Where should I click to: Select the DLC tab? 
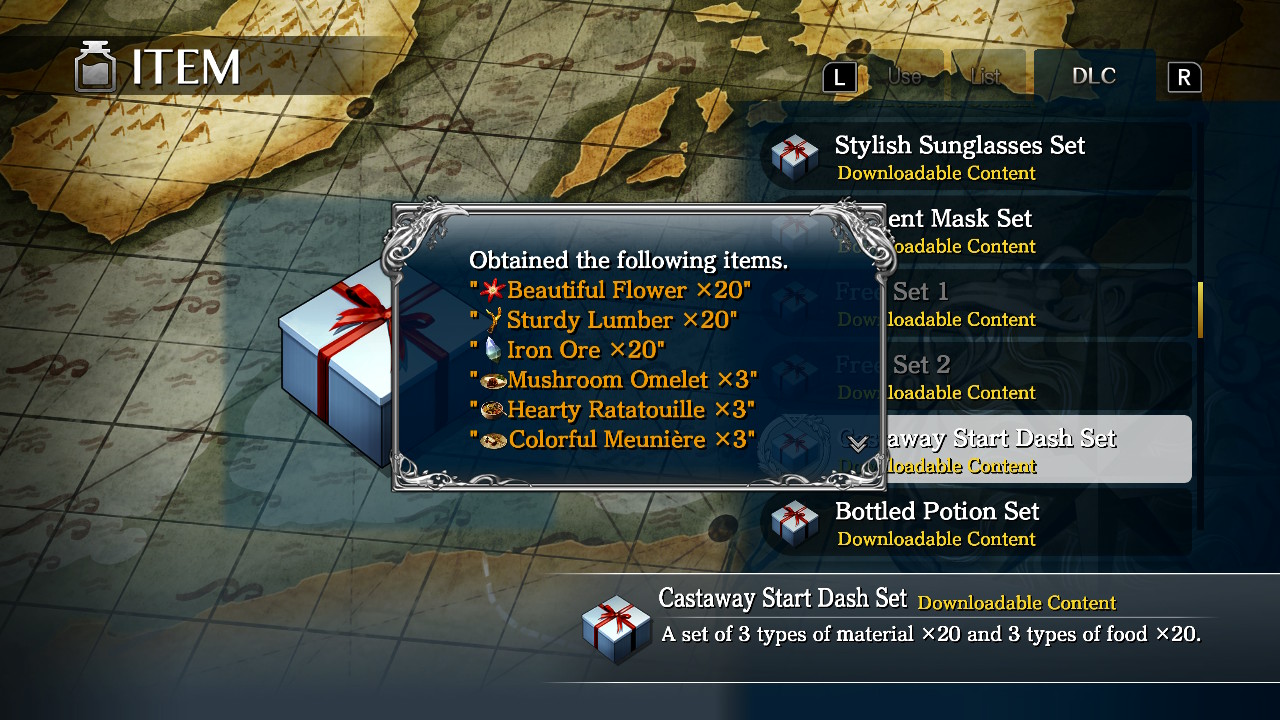click(1094, 74)
